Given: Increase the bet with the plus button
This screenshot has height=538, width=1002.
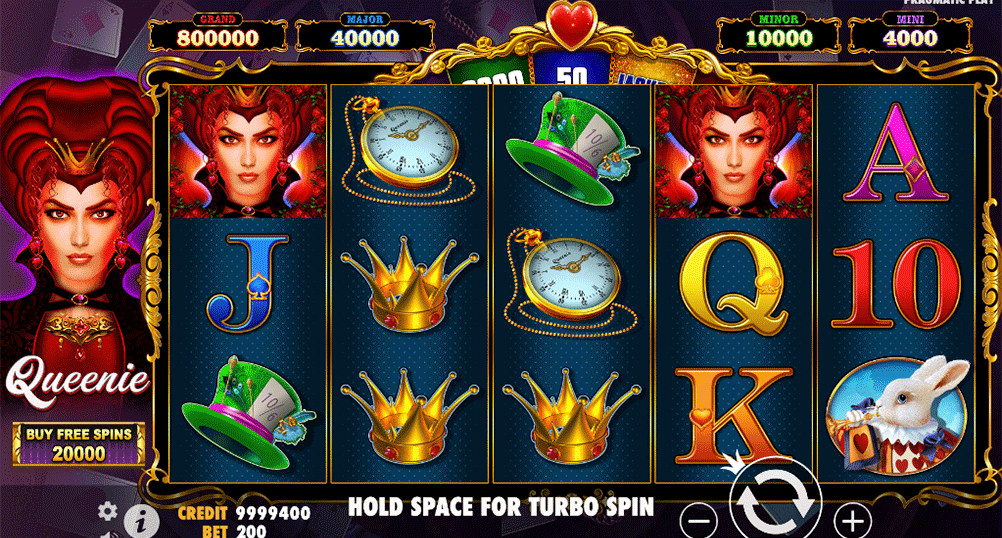Looking at the screenshot, I should tap(852, 520).
